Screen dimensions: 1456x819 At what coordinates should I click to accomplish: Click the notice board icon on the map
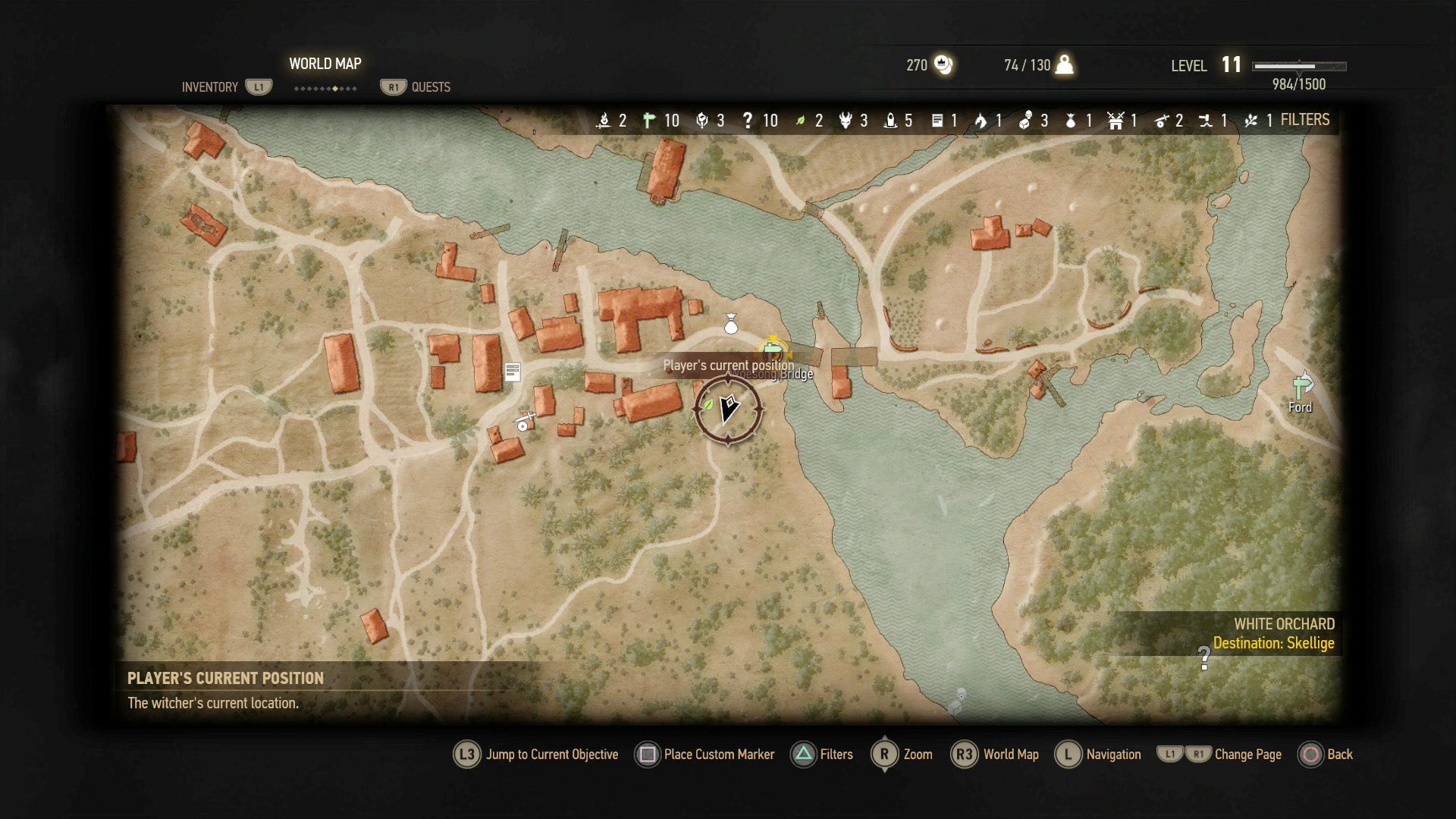click(513, 372)
